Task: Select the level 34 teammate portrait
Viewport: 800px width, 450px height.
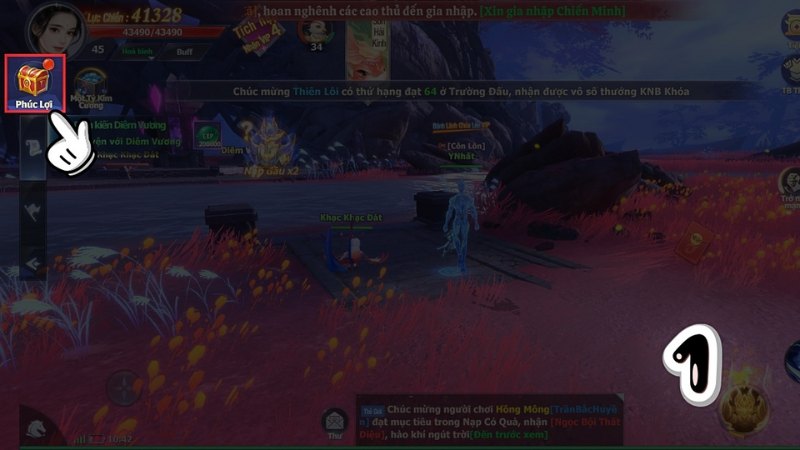Action: tap(318, 29)
